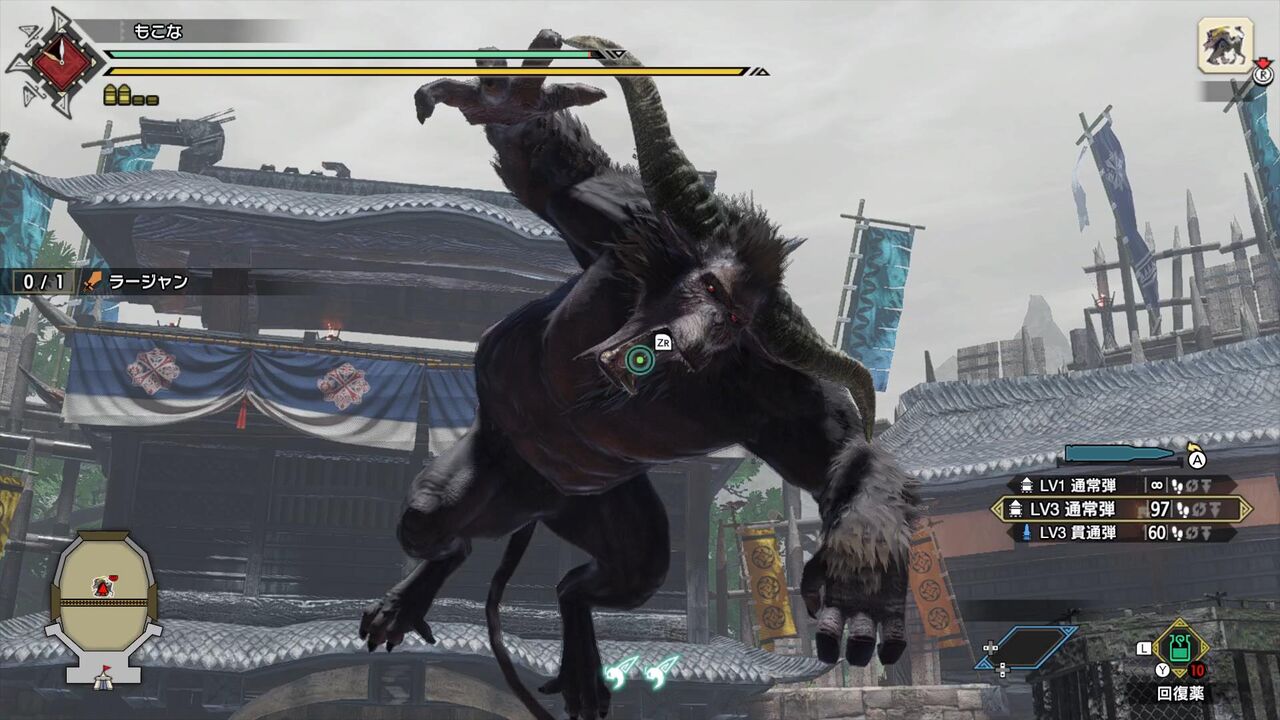Screen dimensions: 1280x720
Task: Open the item selector with the Y prompt
Action: click(x=1162, y=669)
